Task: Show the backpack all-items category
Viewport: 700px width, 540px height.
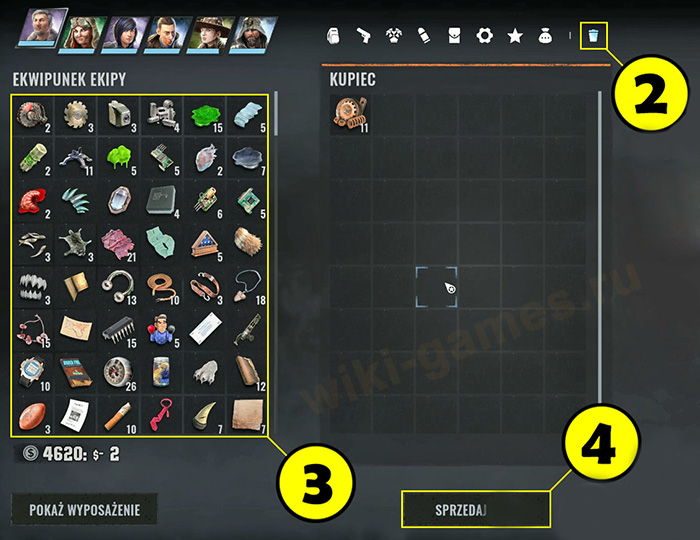Action: (334, 36)
